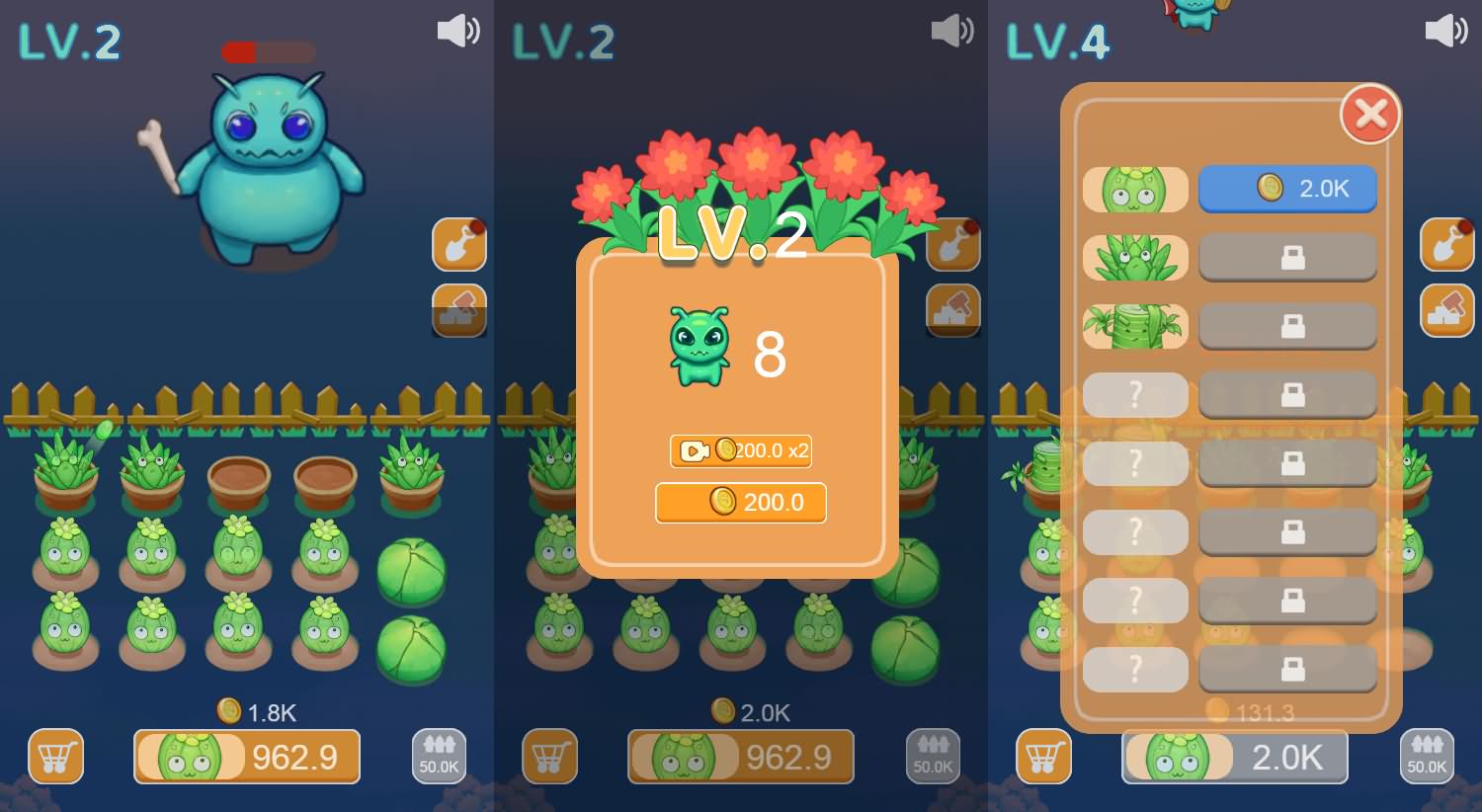Open the shop cart on the left screen
The height and width of the screenshot is (812, 1482).
55,757
